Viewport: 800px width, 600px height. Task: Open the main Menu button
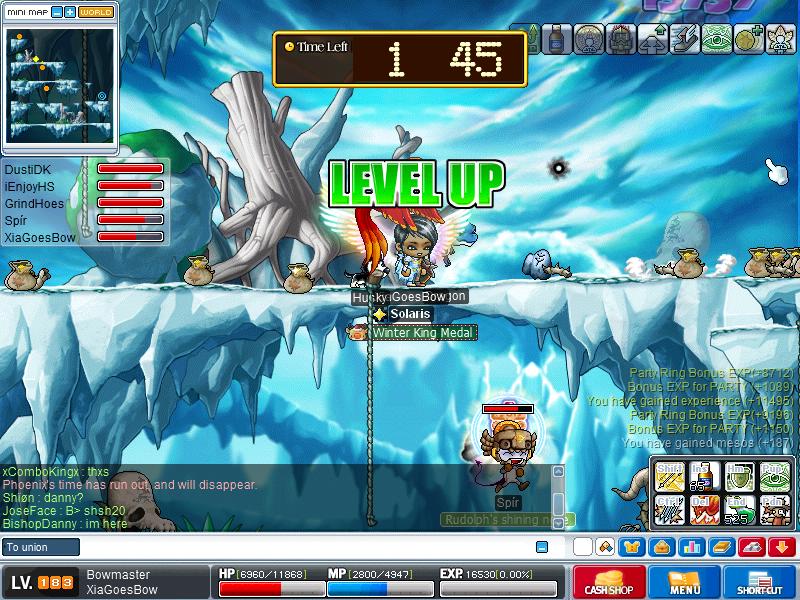click(685, 582)
